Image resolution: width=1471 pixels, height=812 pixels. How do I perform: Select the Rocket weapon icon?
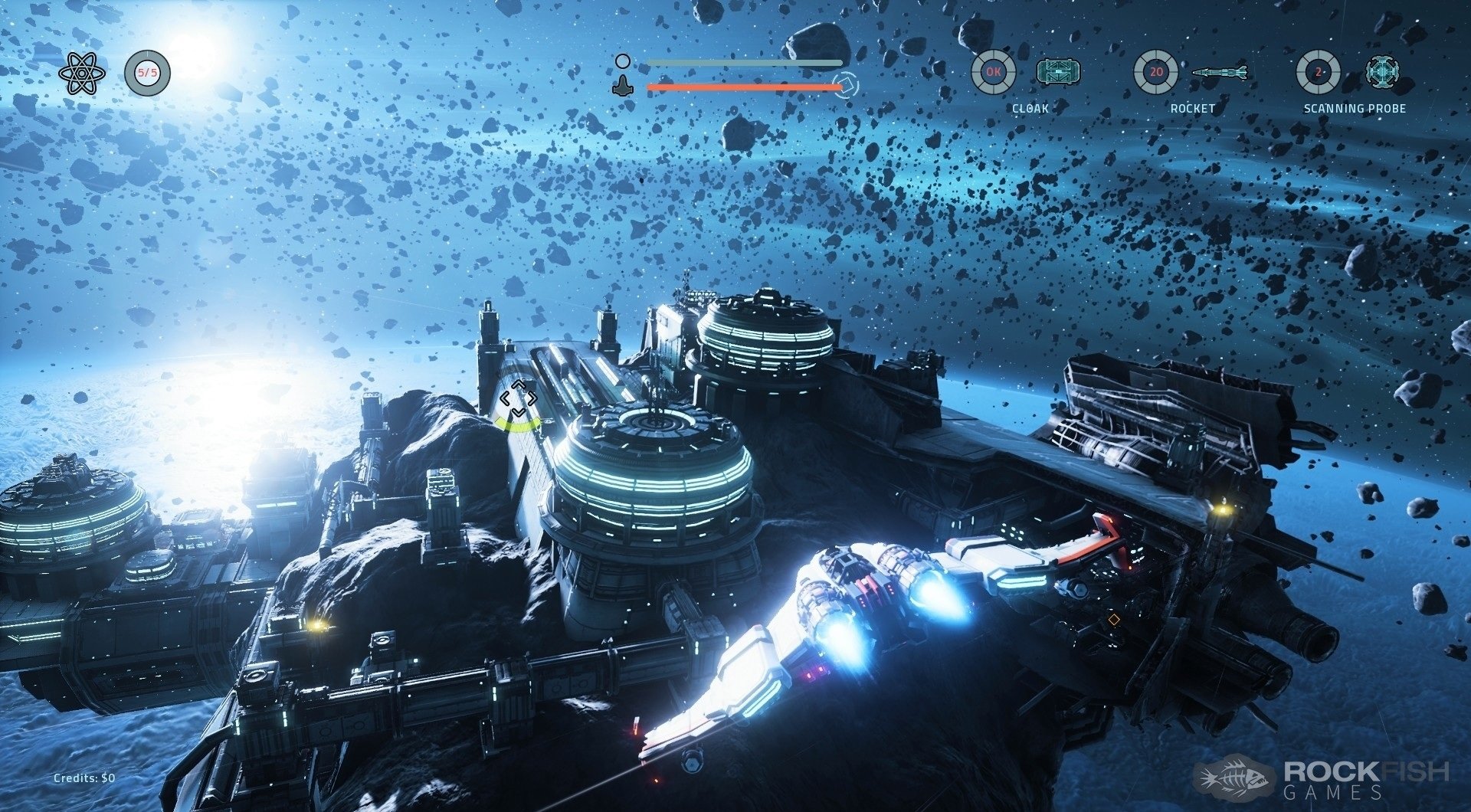(1220, 73)
